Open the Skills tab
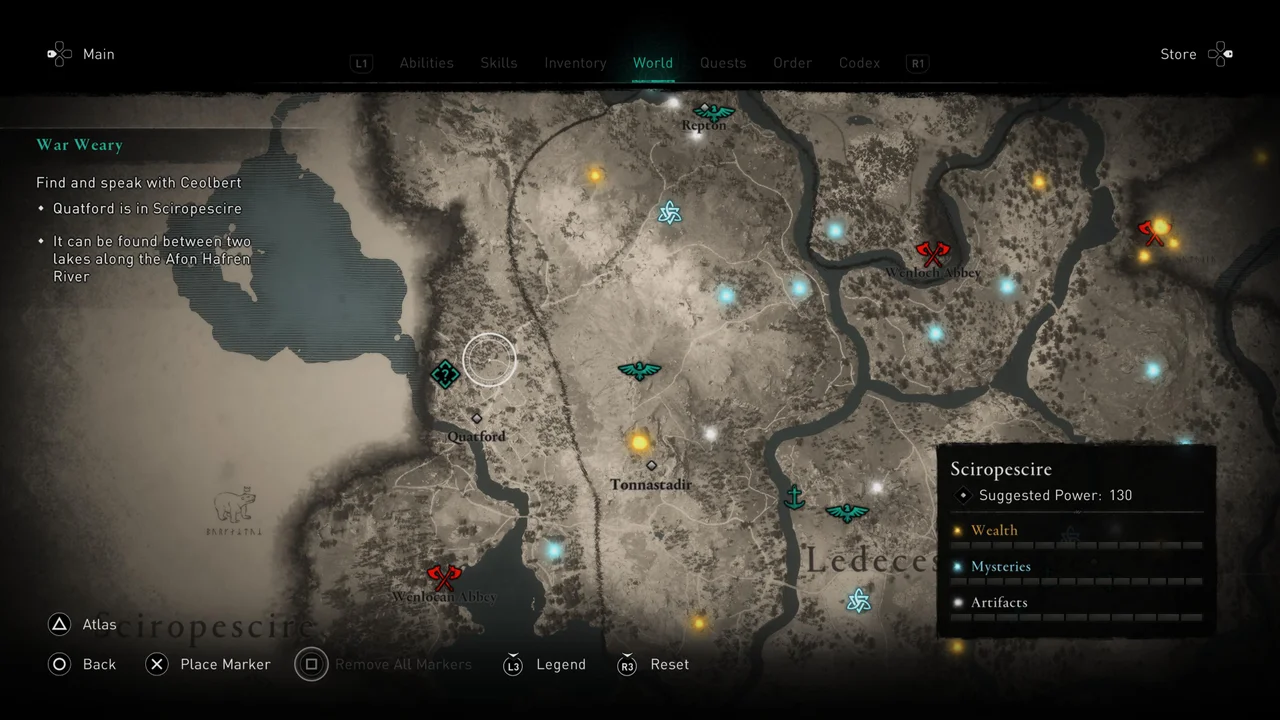This screenshot has width=1280, height=720. click(x=498, y=62)
